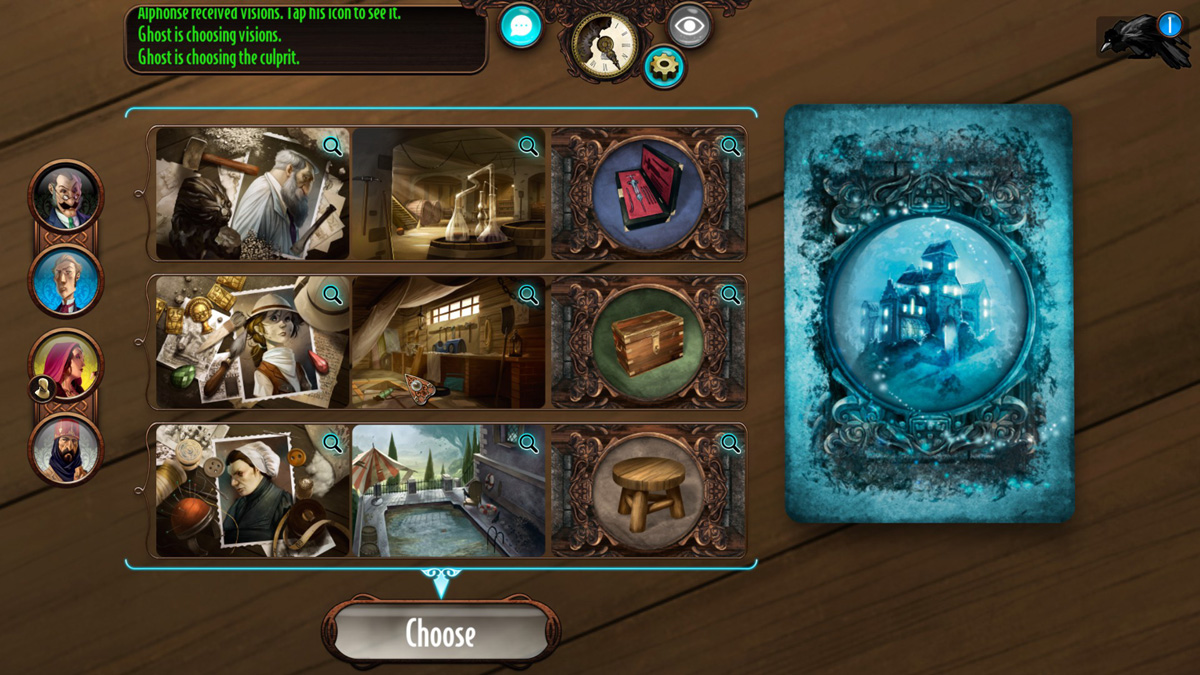
Task: Choose the explorer woman in pith helmet card
Action: click(x=252, y=342)
